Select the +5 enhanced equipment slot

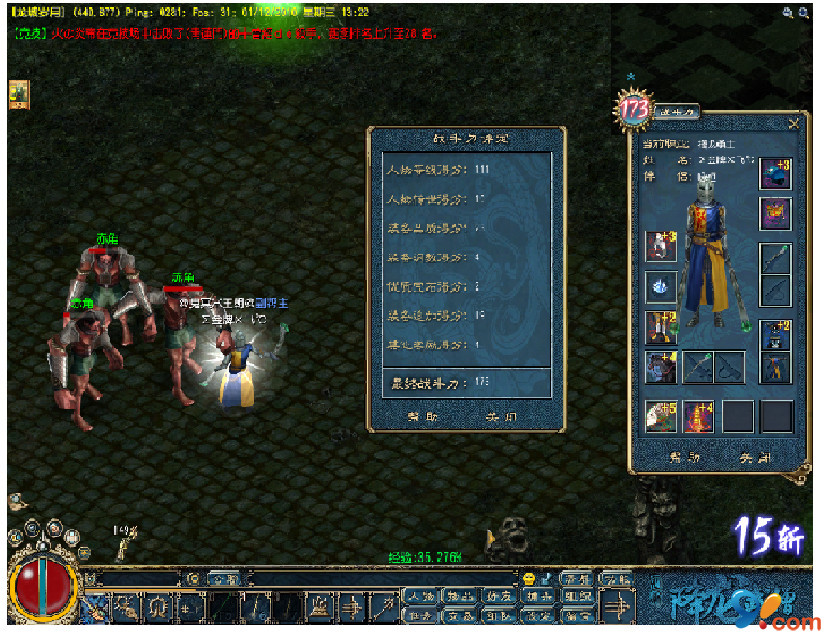tap(659, 415)
